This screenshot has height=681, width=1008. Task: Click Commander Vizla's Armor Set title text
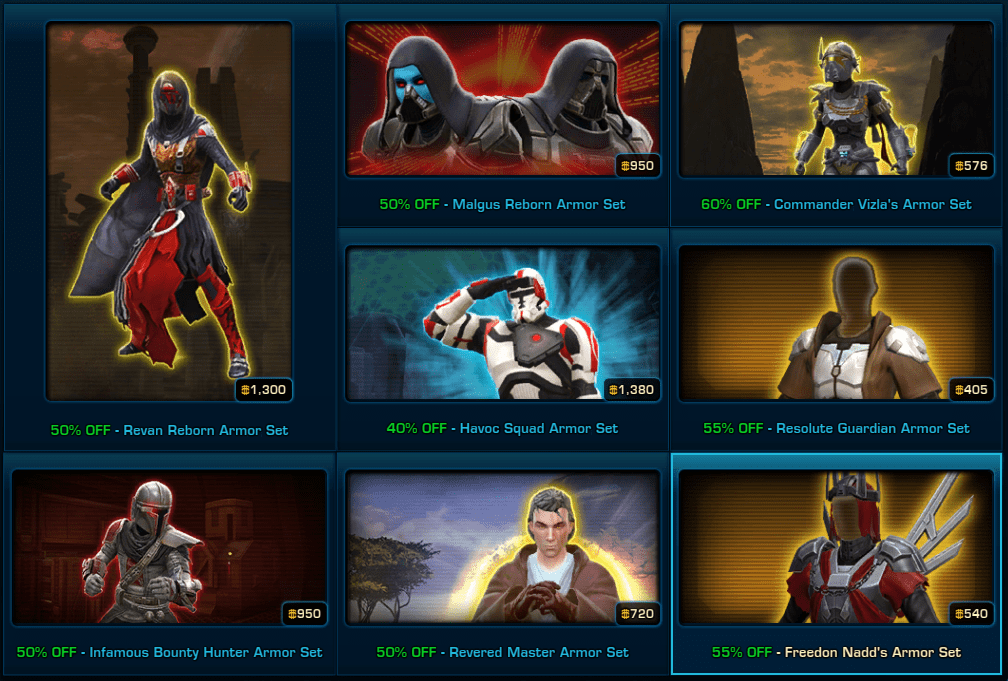[872, 204]
